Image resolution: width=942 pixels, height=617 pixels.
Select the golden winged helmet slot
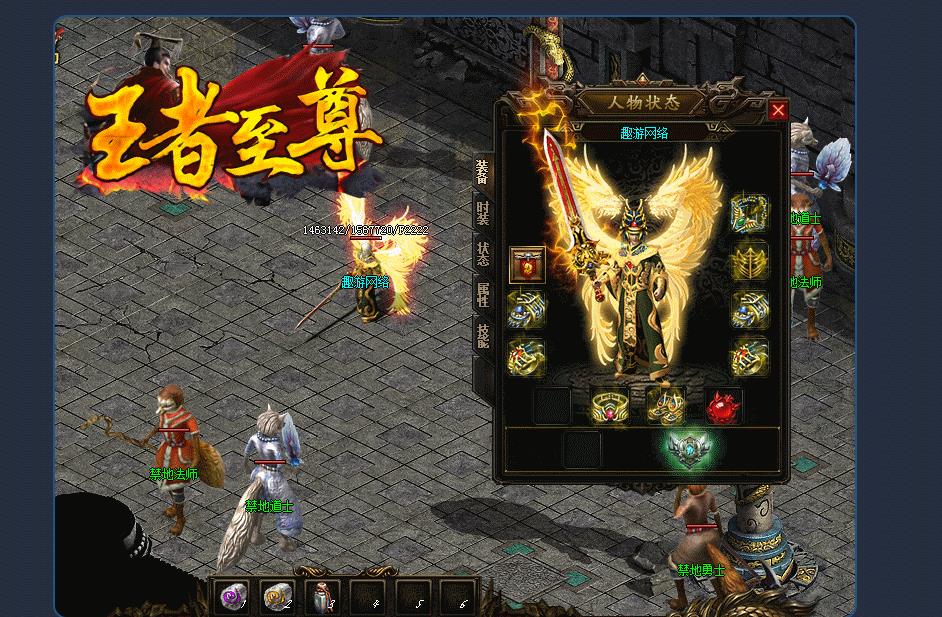point(749,261)
